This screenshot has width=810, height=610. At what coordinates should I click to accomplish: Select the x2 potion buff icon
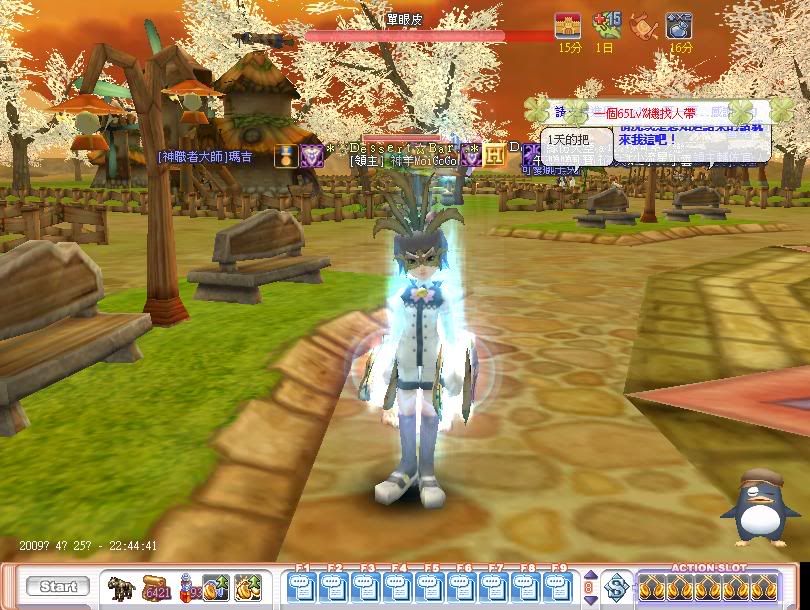tap(680, 25)
